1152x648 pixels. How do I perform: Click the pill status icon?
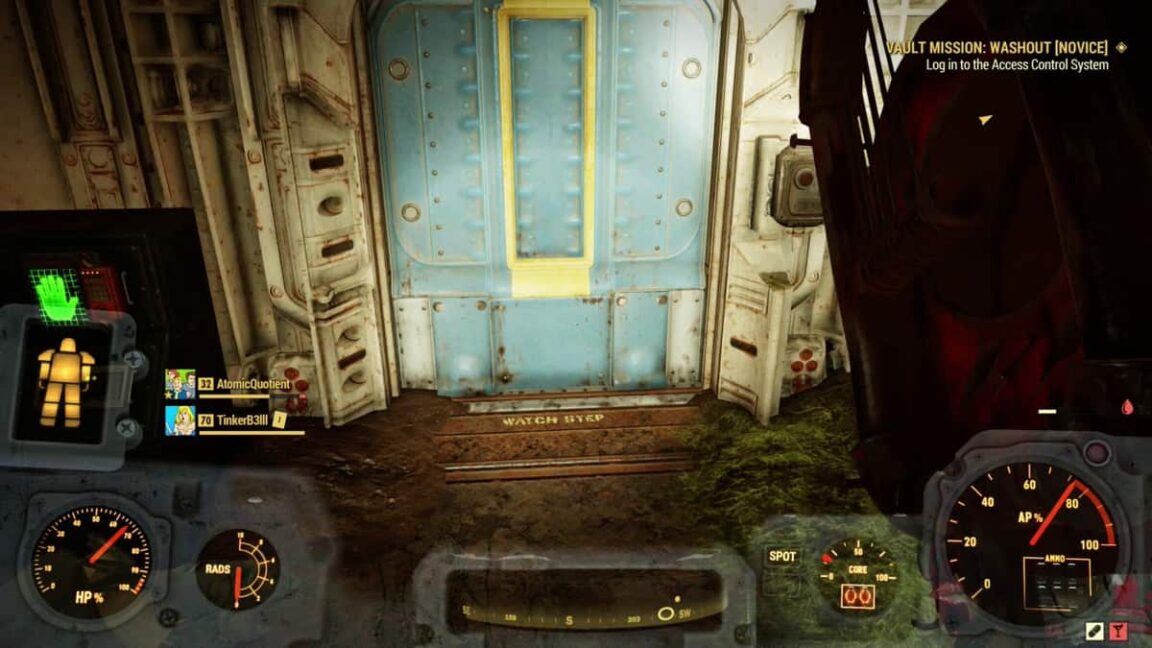click(x=1094, y=631)
